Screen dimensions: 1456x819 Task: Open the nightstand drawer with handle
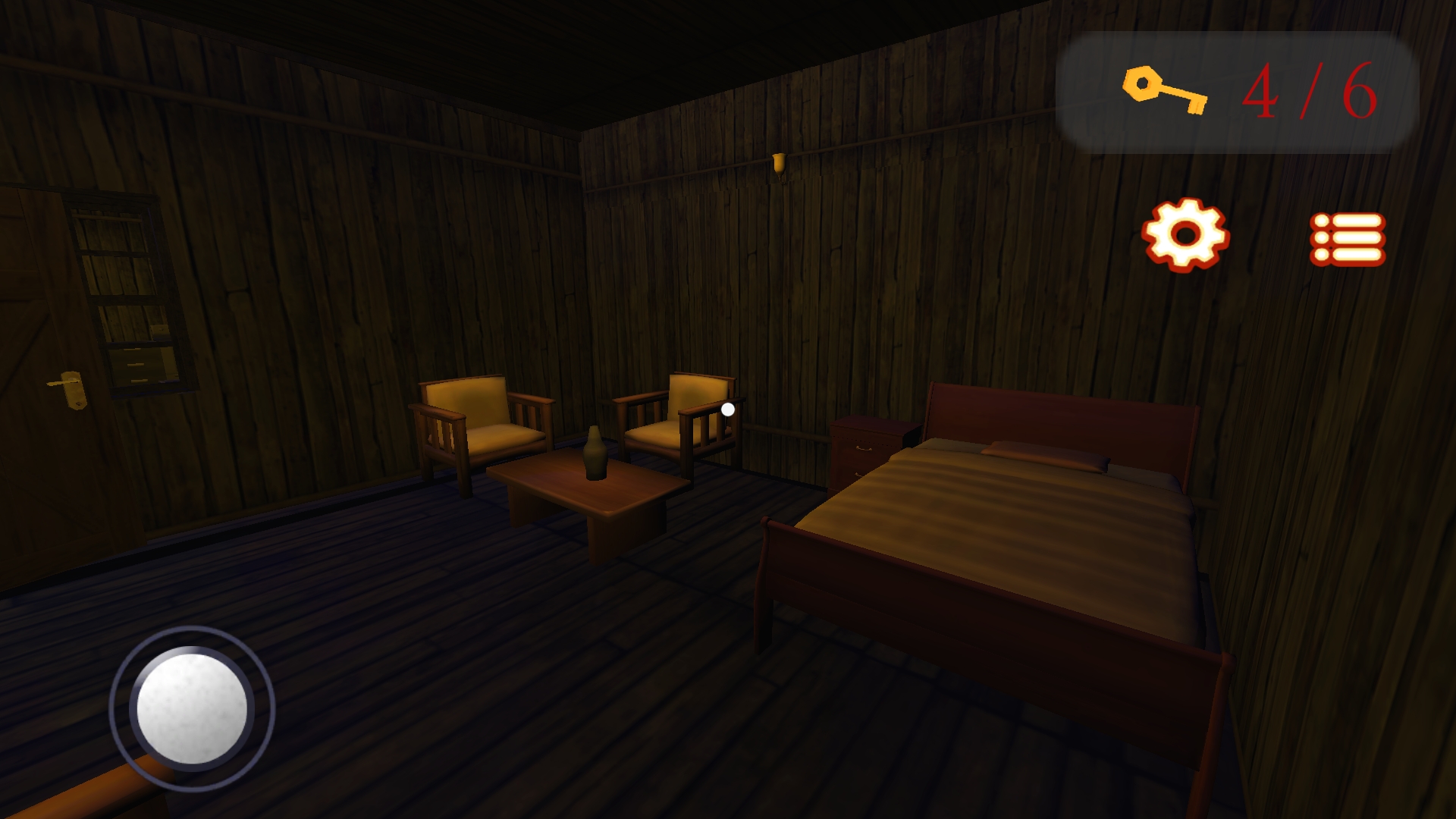(x=864, y=449)
